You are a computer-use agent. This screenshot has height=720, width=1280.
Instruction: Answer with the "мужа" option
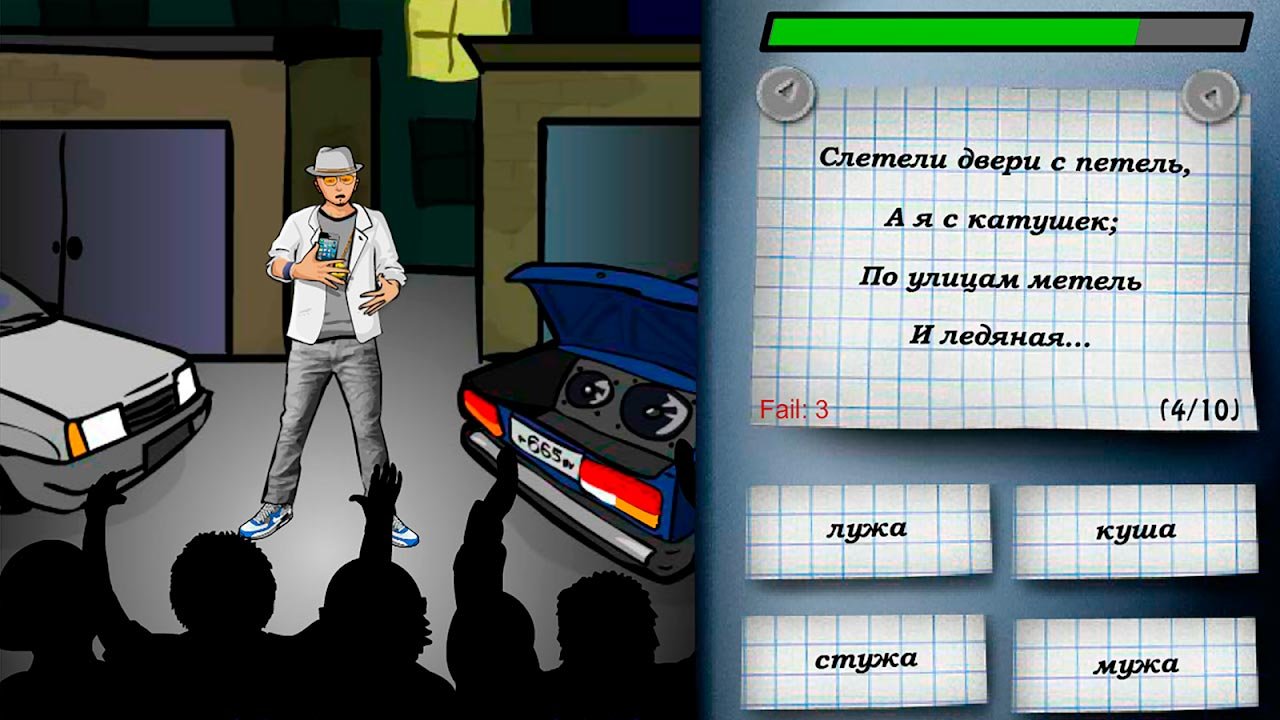coord(1135,664)
